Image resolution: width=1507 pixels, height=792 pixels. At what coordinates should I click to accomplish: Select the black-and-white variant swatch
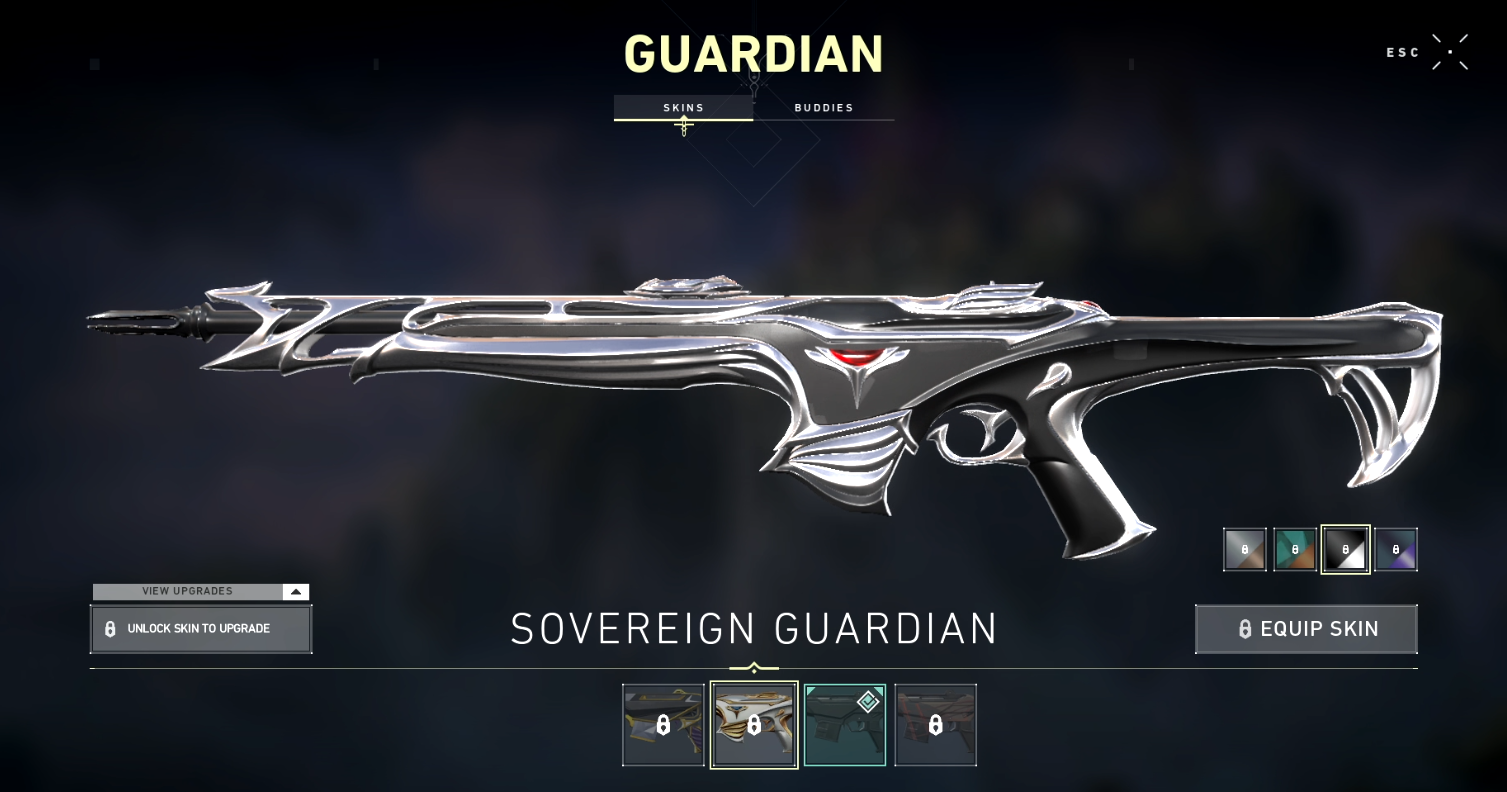(1345, 549)
